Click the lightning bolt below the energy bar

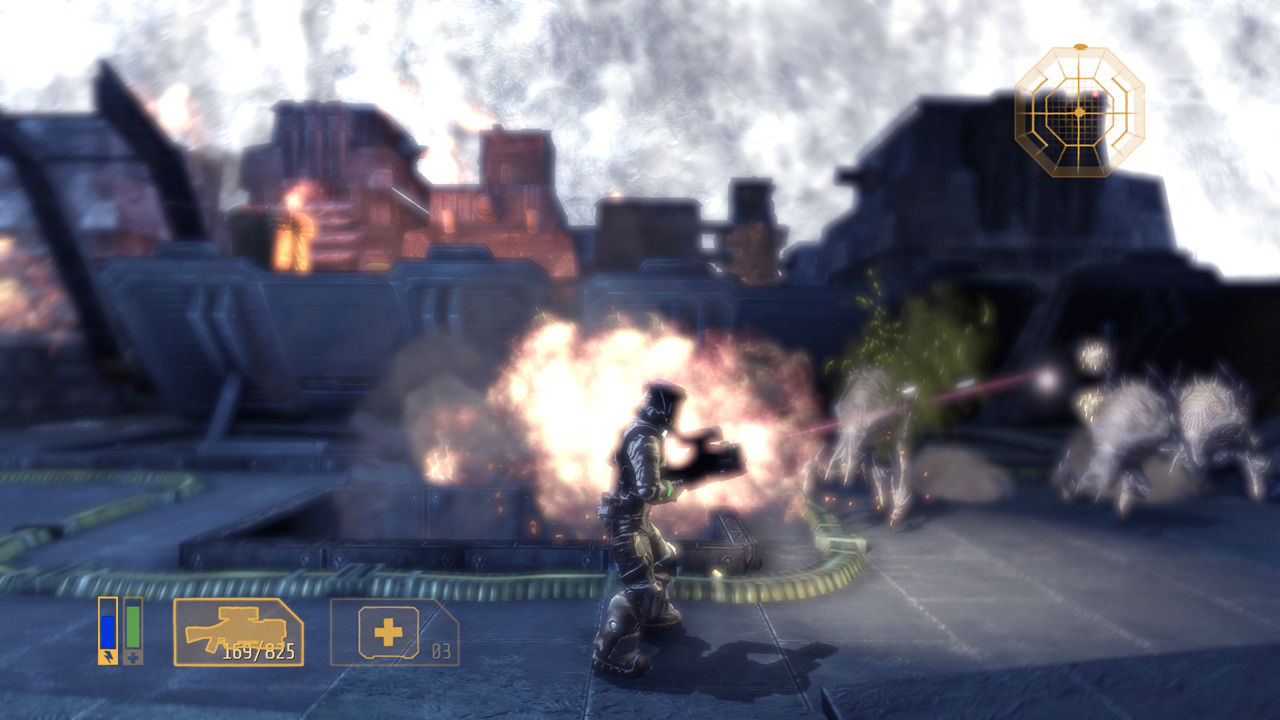coord(108,656)
